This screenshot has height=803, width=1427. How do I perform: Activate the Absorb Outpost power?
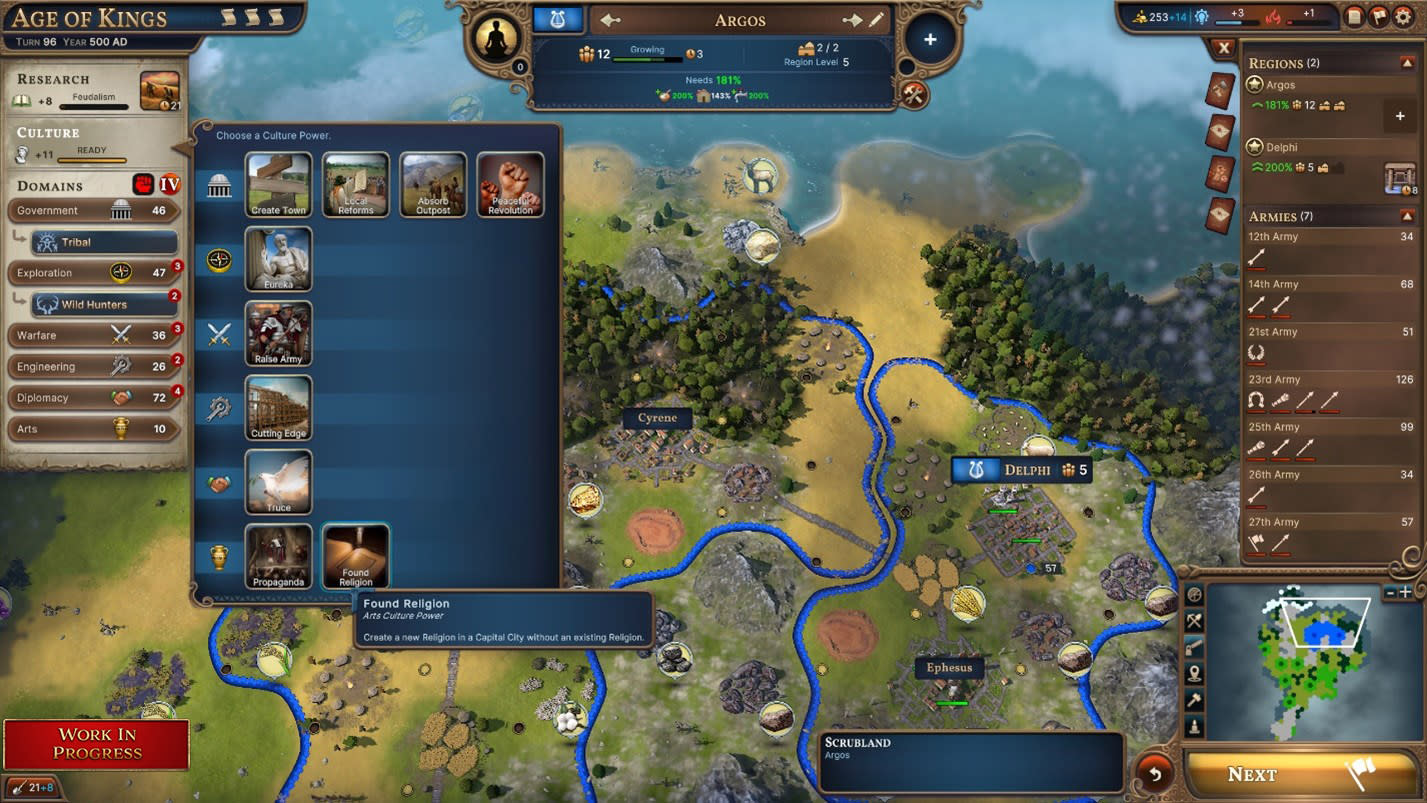433,184
